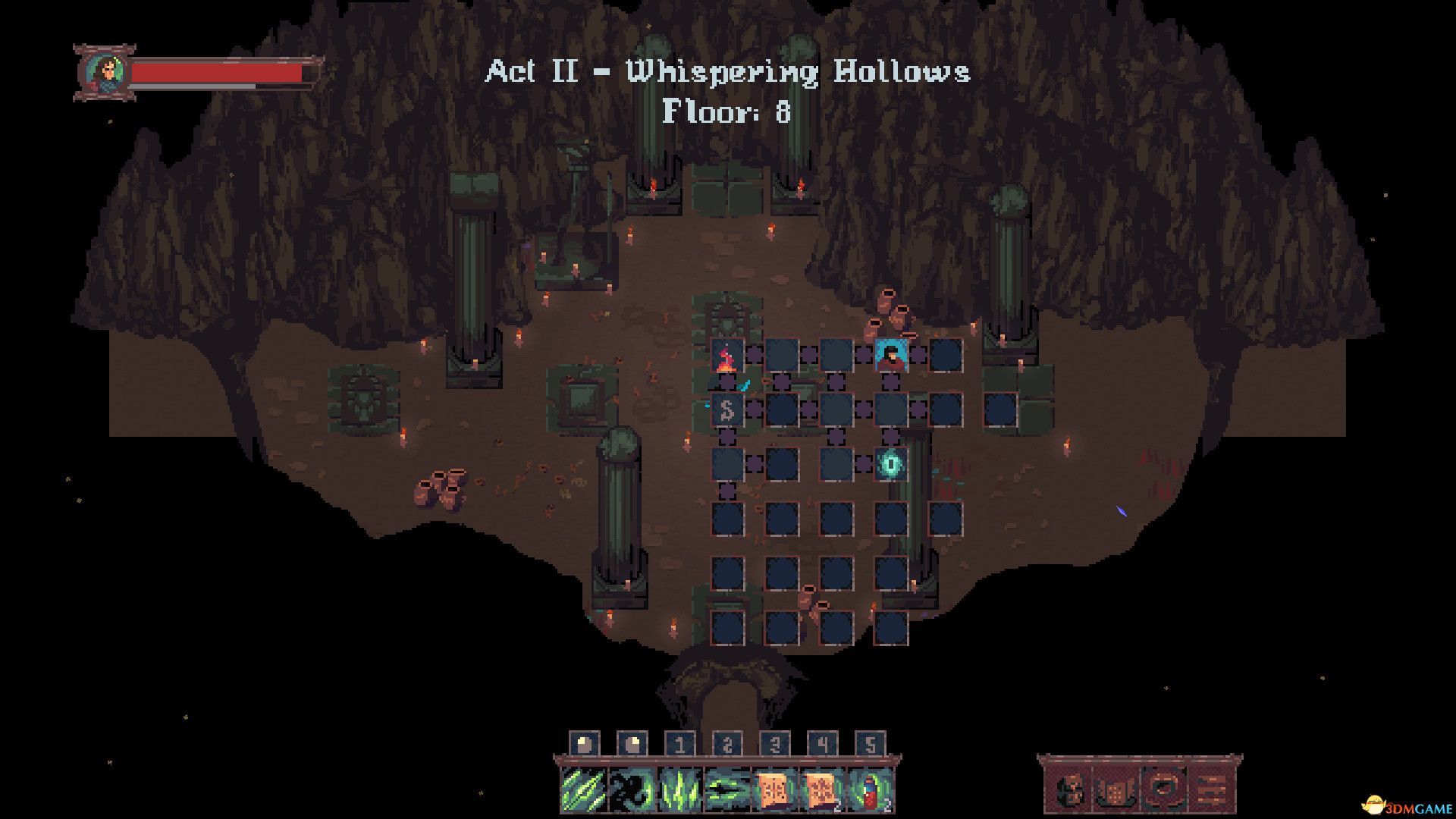Go to the shop room marked S

pyautogui.click(x=726, y=410)
